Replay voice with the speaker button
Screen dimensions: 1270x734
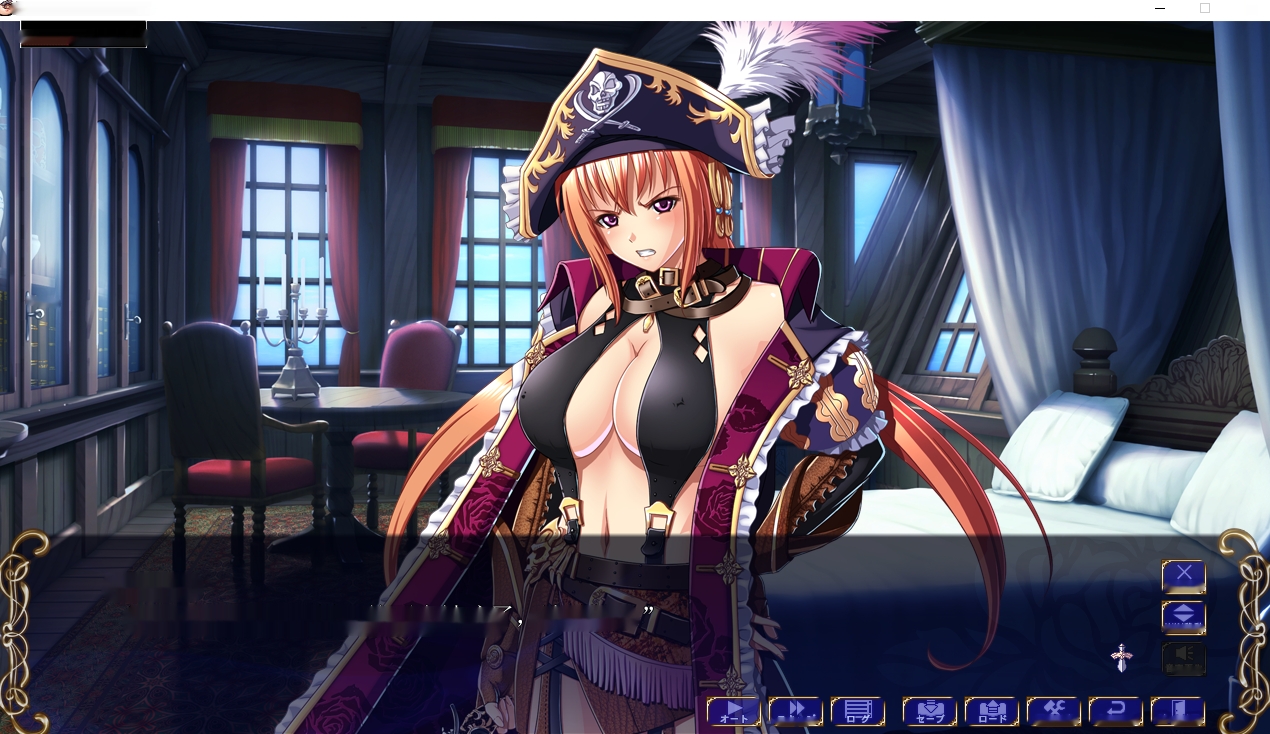coord(1183,658)
